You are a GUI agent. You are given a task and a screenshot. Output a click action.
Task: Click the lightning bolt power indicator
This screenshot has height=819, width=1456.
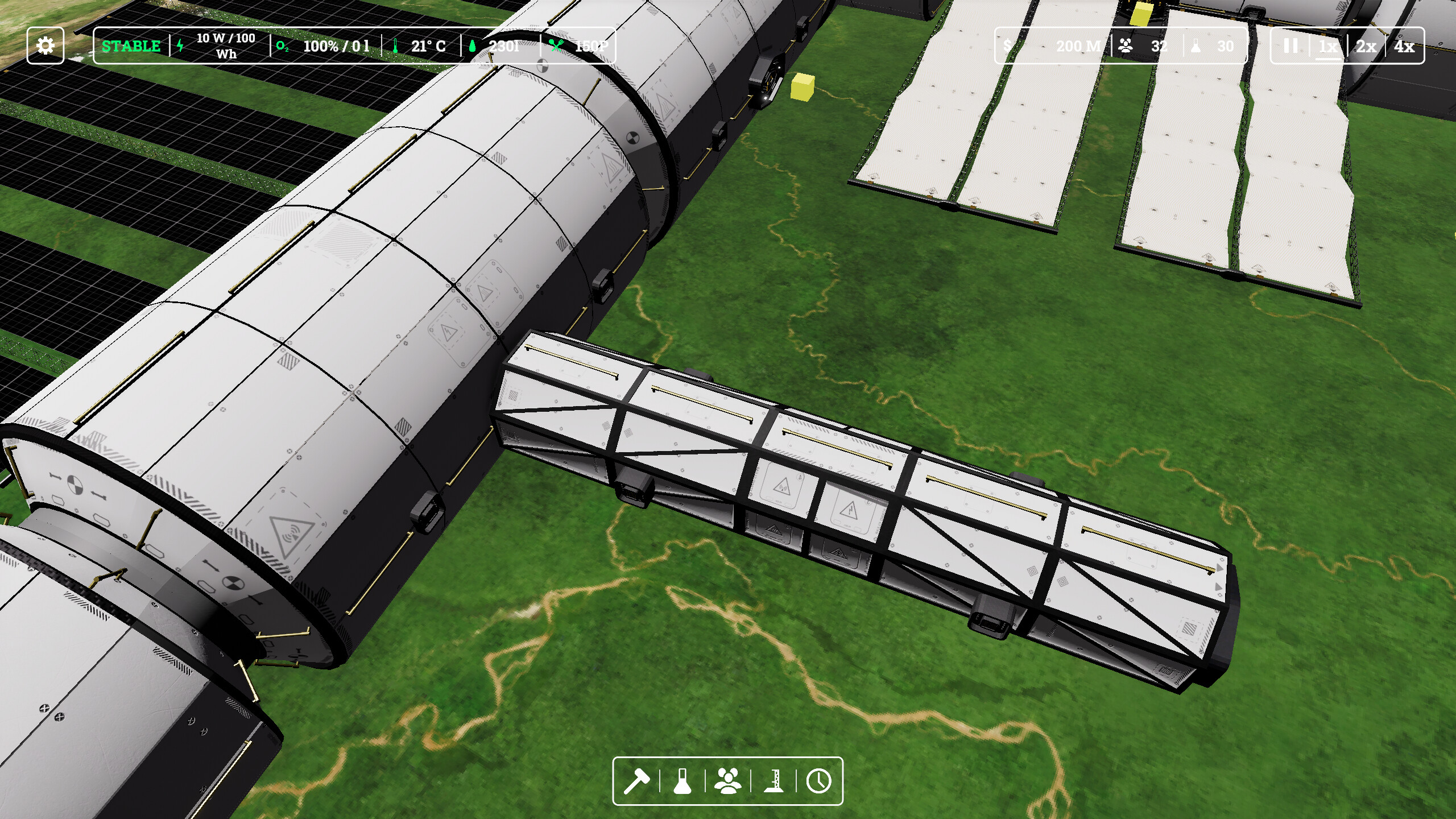[180, 45]
